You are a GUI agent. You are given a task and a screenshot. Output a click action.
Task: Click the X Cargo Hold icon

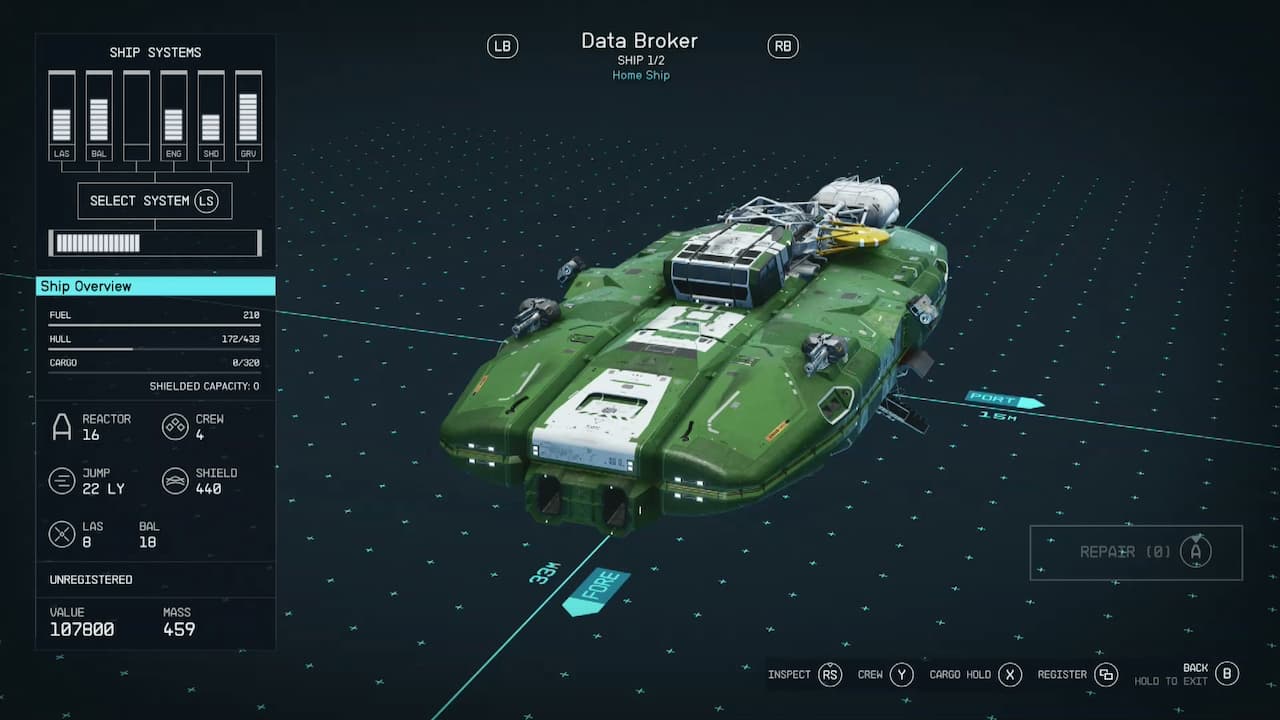[x=1010, y=674]
